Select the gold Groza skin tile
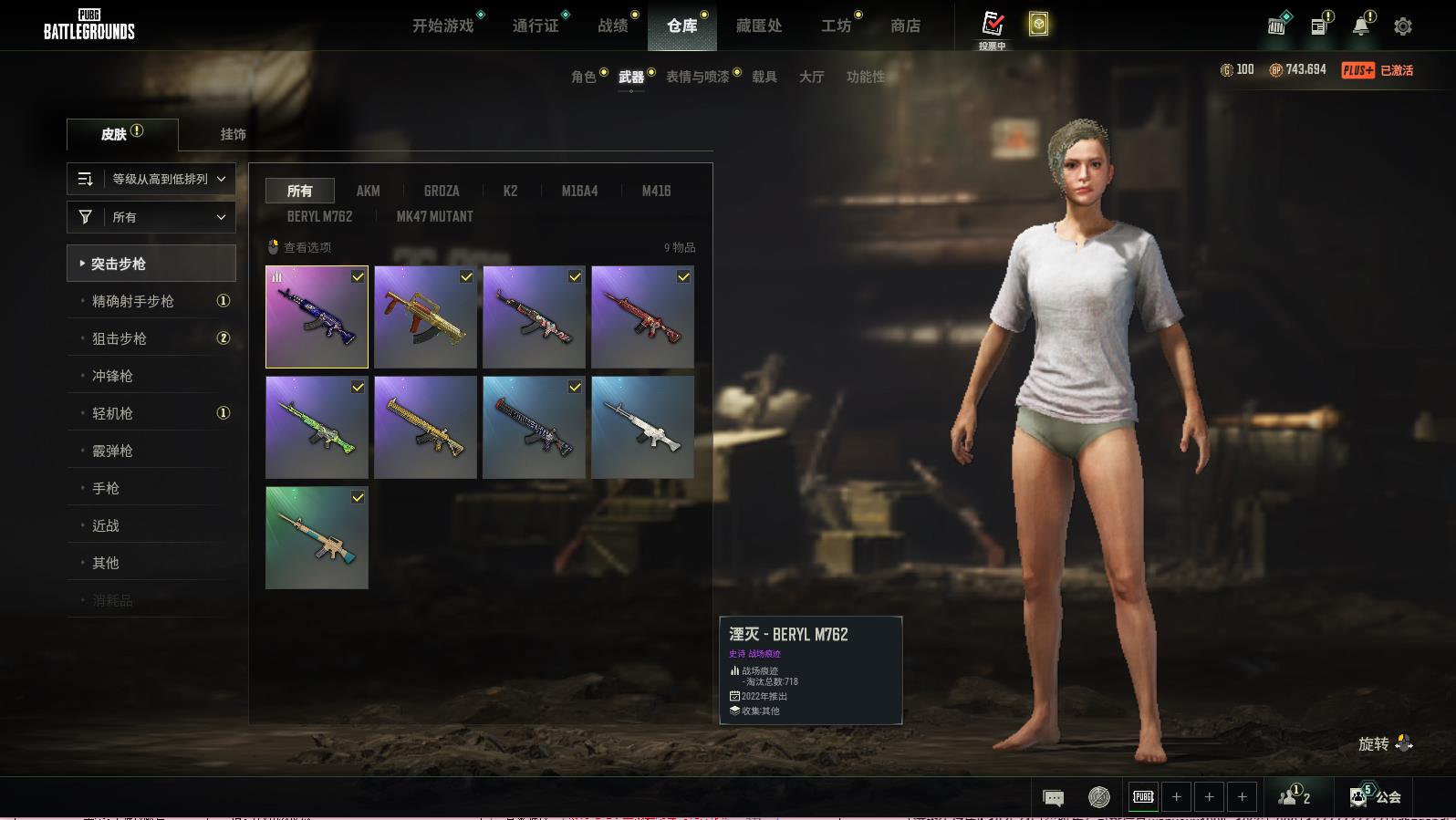The width and height of the screenshot is (1456, 820). [x=425, y=317]
